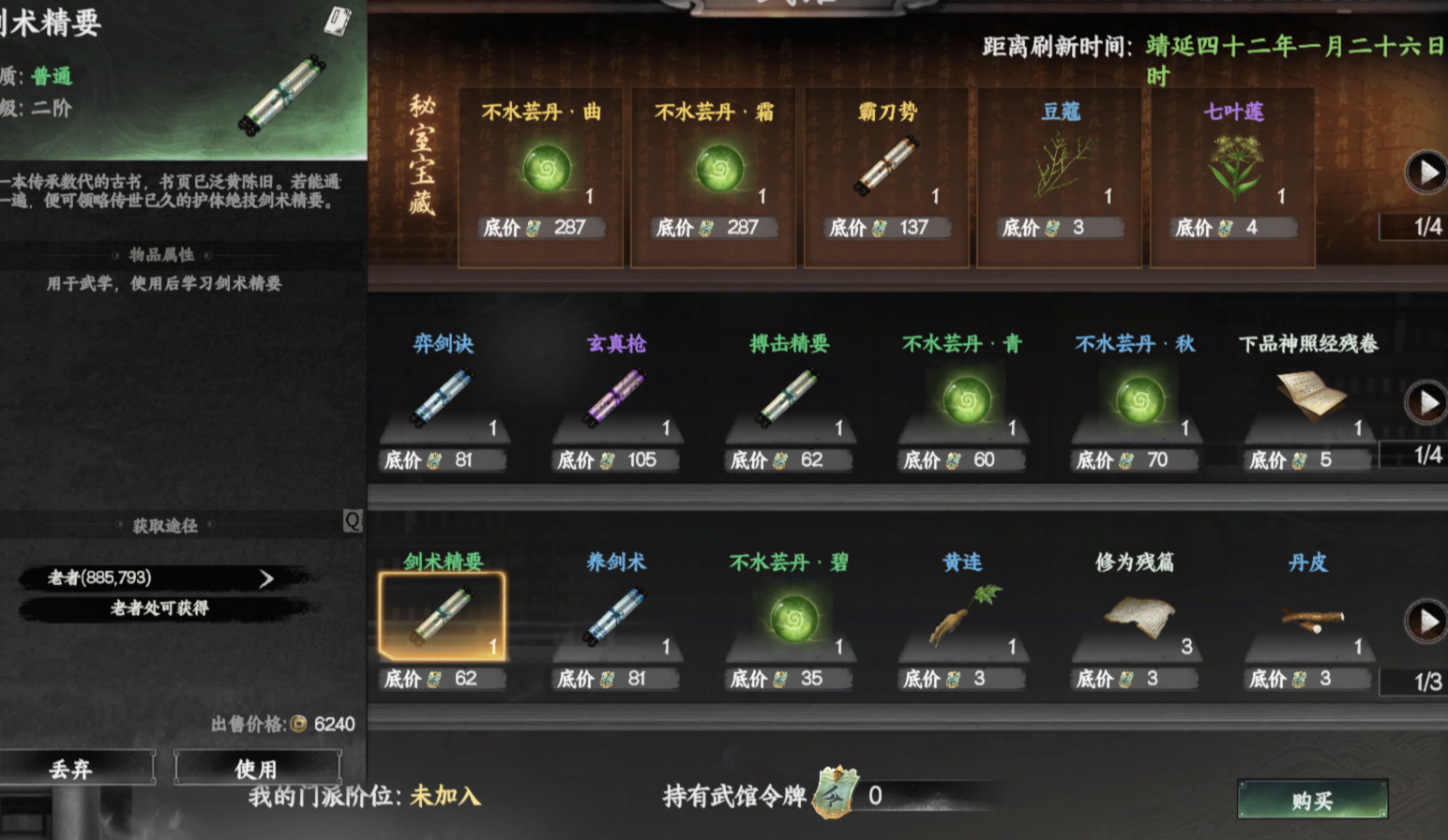Select the 玄真枪 purple scroll icon
Screen dimensions: 1448x840
(614, 396)
